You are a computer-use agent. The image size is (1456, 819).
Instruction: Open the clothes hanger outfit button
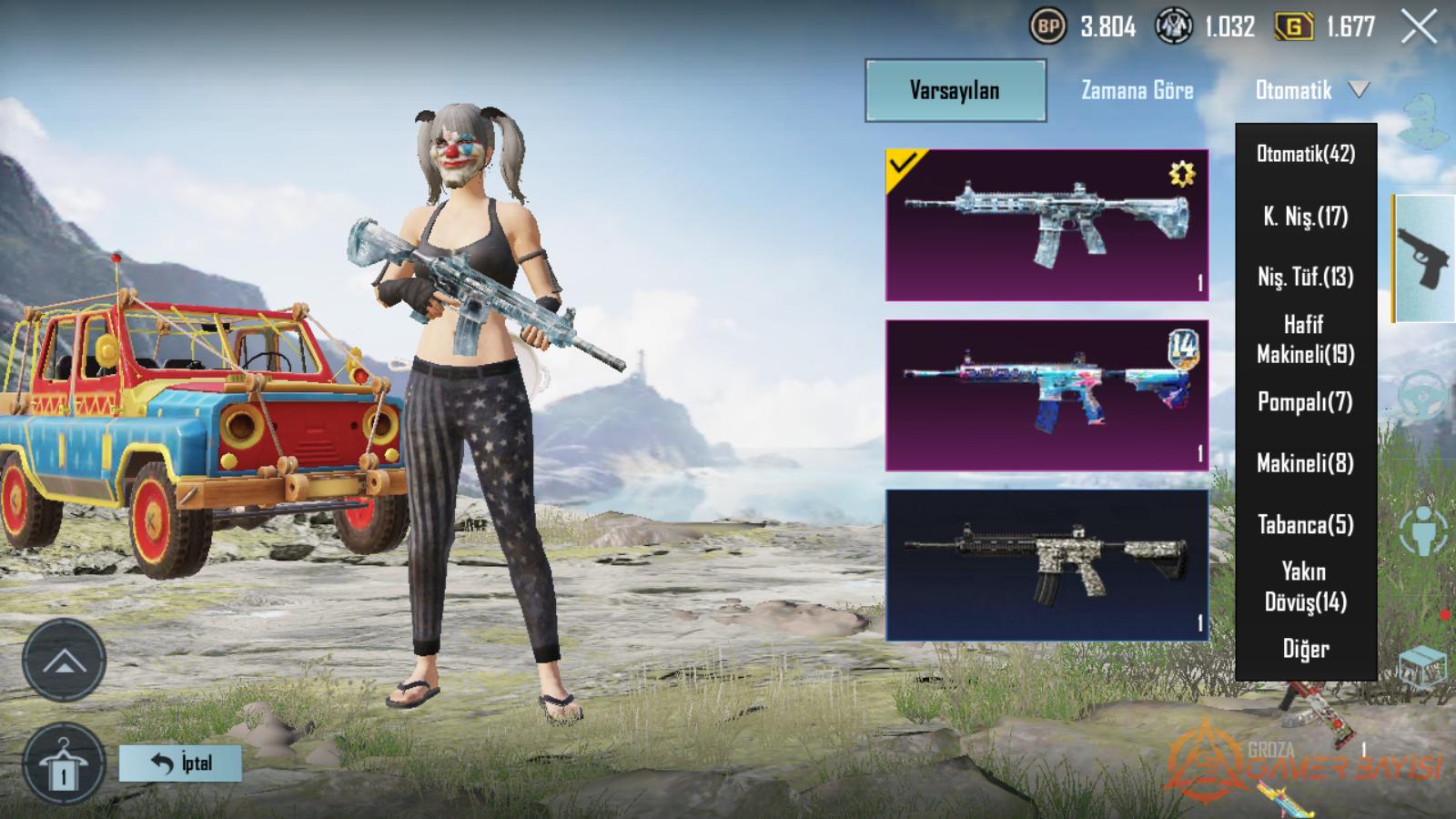(x=63, y=764)
